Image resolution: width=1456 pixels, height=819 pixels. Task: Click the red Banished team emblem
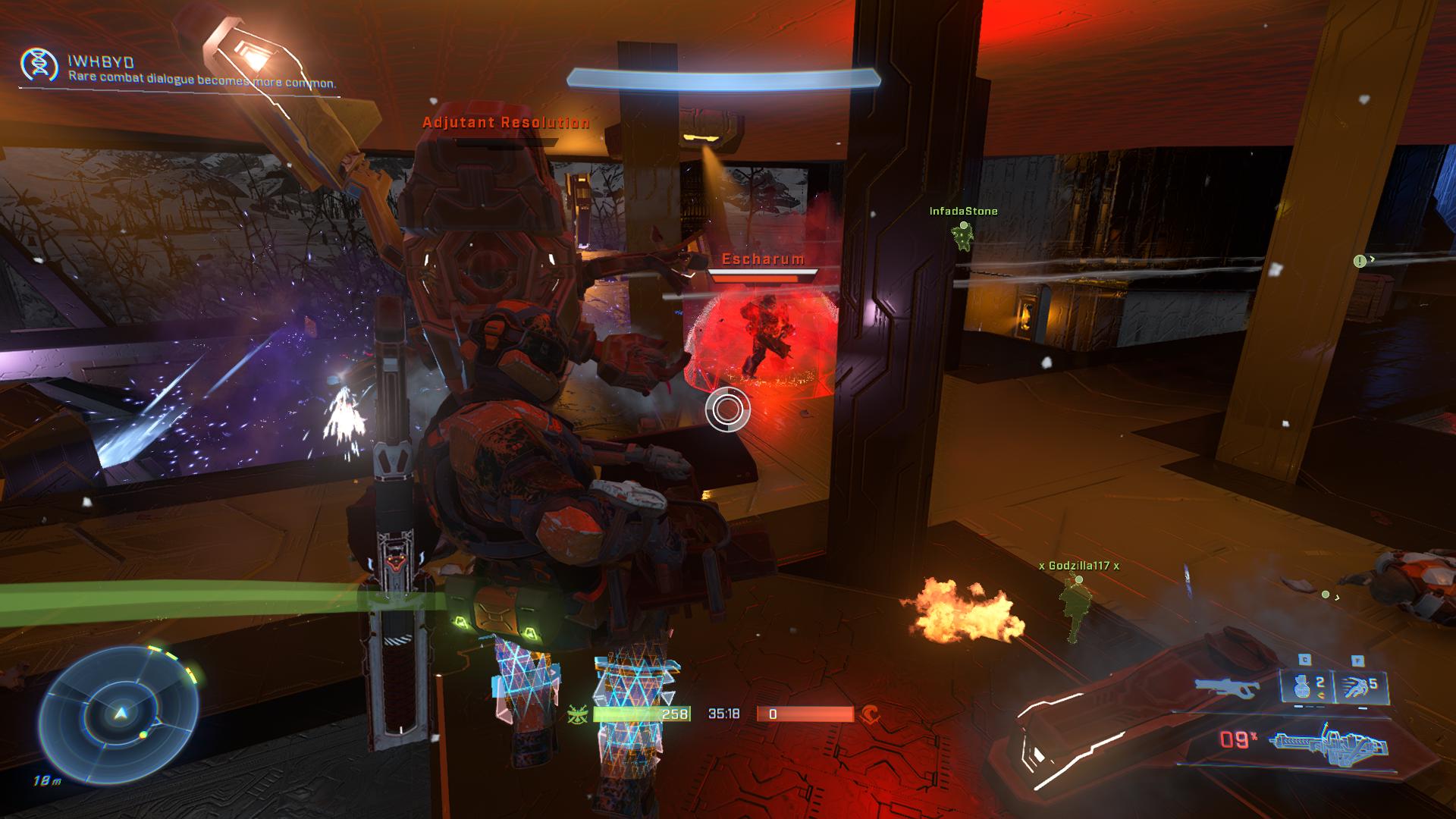[870, 714]
